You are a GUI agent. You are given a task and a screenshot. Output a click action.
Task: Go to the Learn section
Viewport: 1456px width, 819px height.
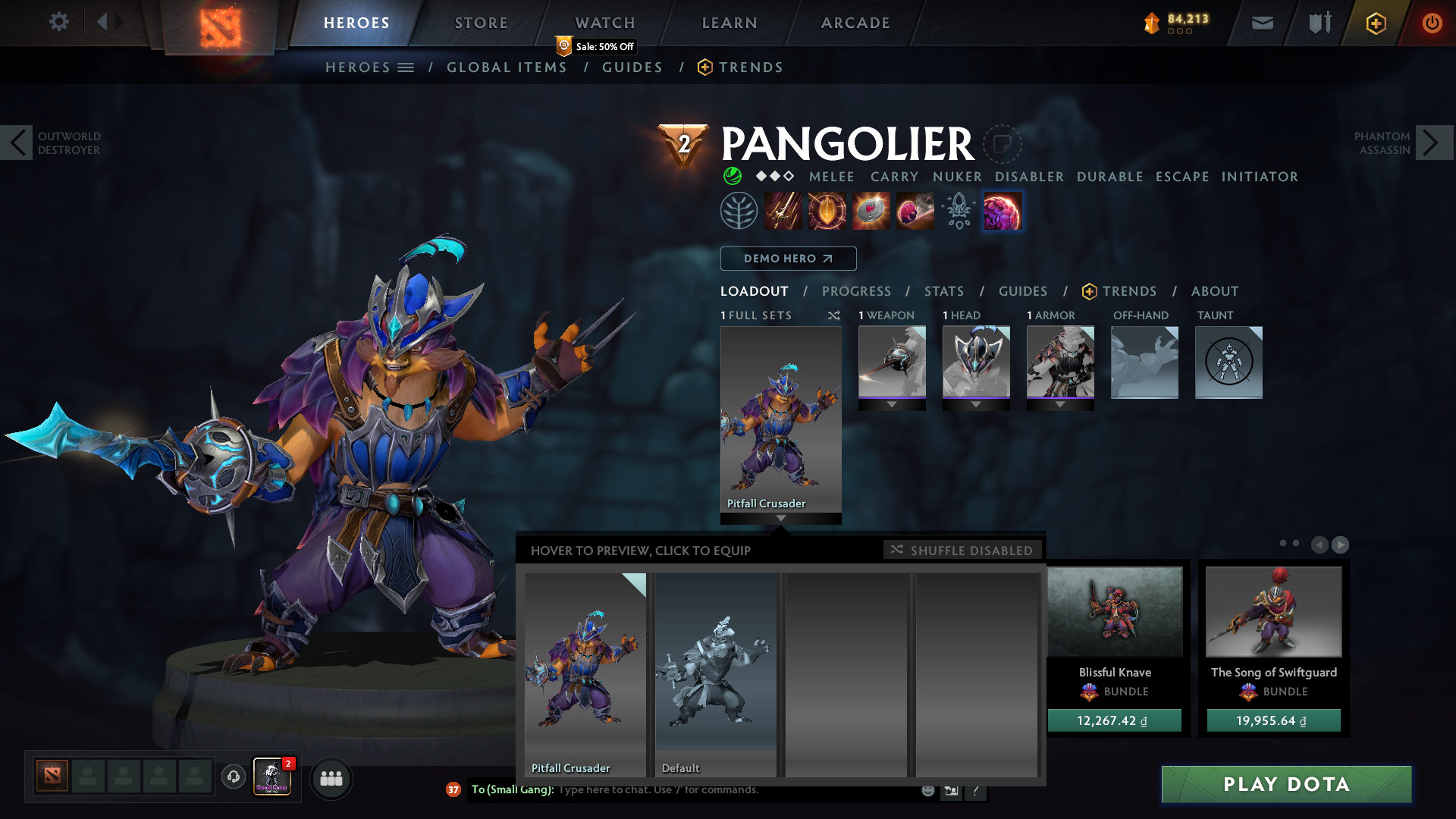coord(730,23)
